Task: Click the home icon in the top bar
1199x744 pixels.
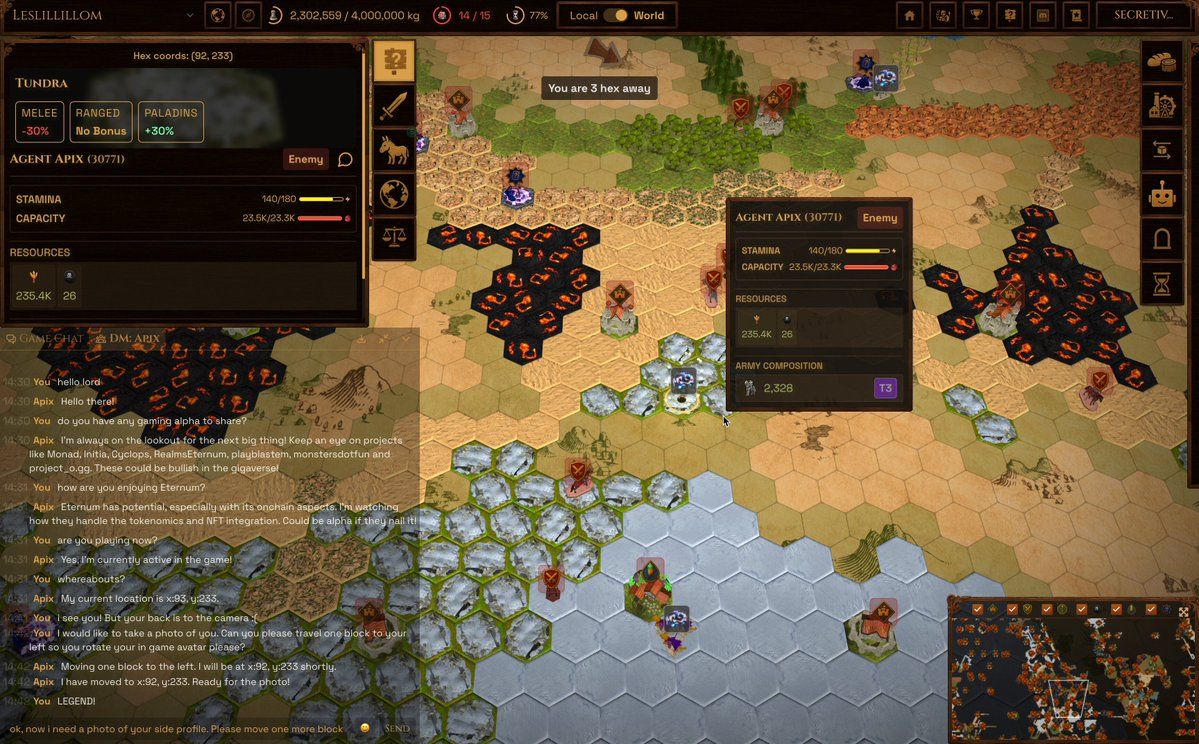Action: tap(909, 15)
